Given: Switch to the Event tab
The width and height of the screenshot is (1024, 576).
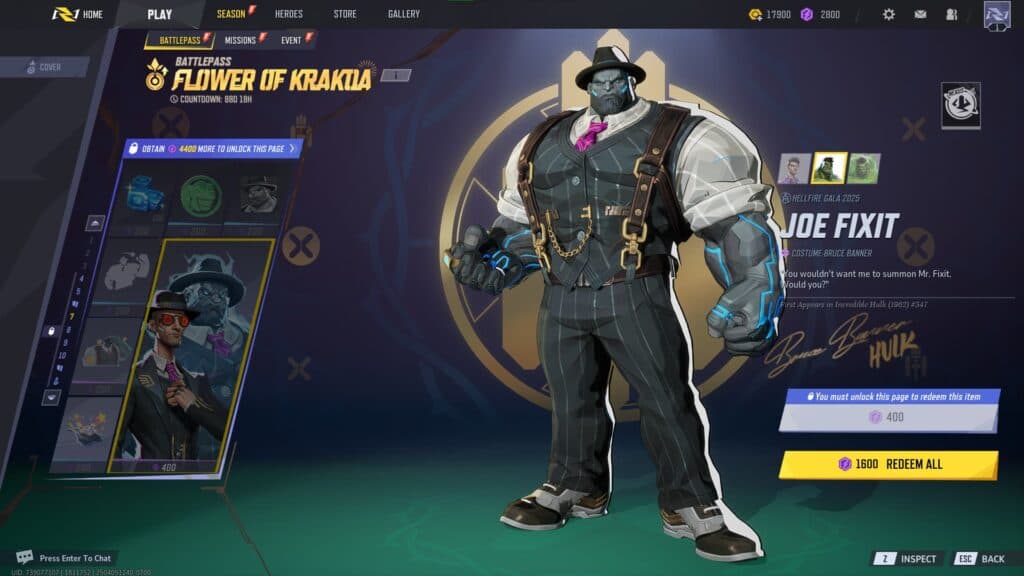Looking at the screenshot, I should 294,40.
